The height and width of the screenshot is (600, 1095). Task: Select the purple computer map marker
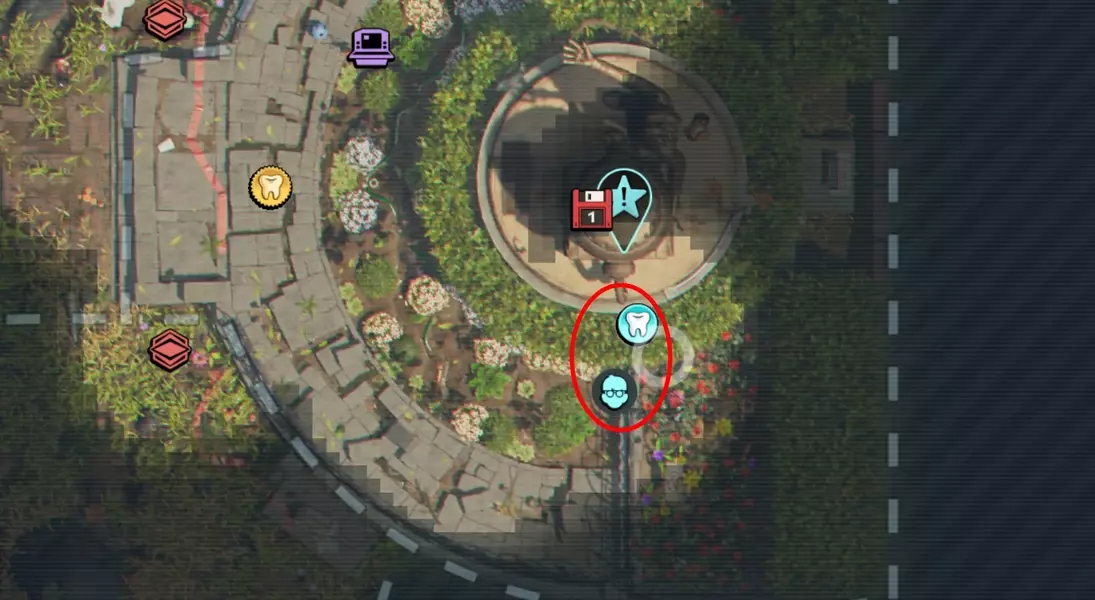click(370, 46)
